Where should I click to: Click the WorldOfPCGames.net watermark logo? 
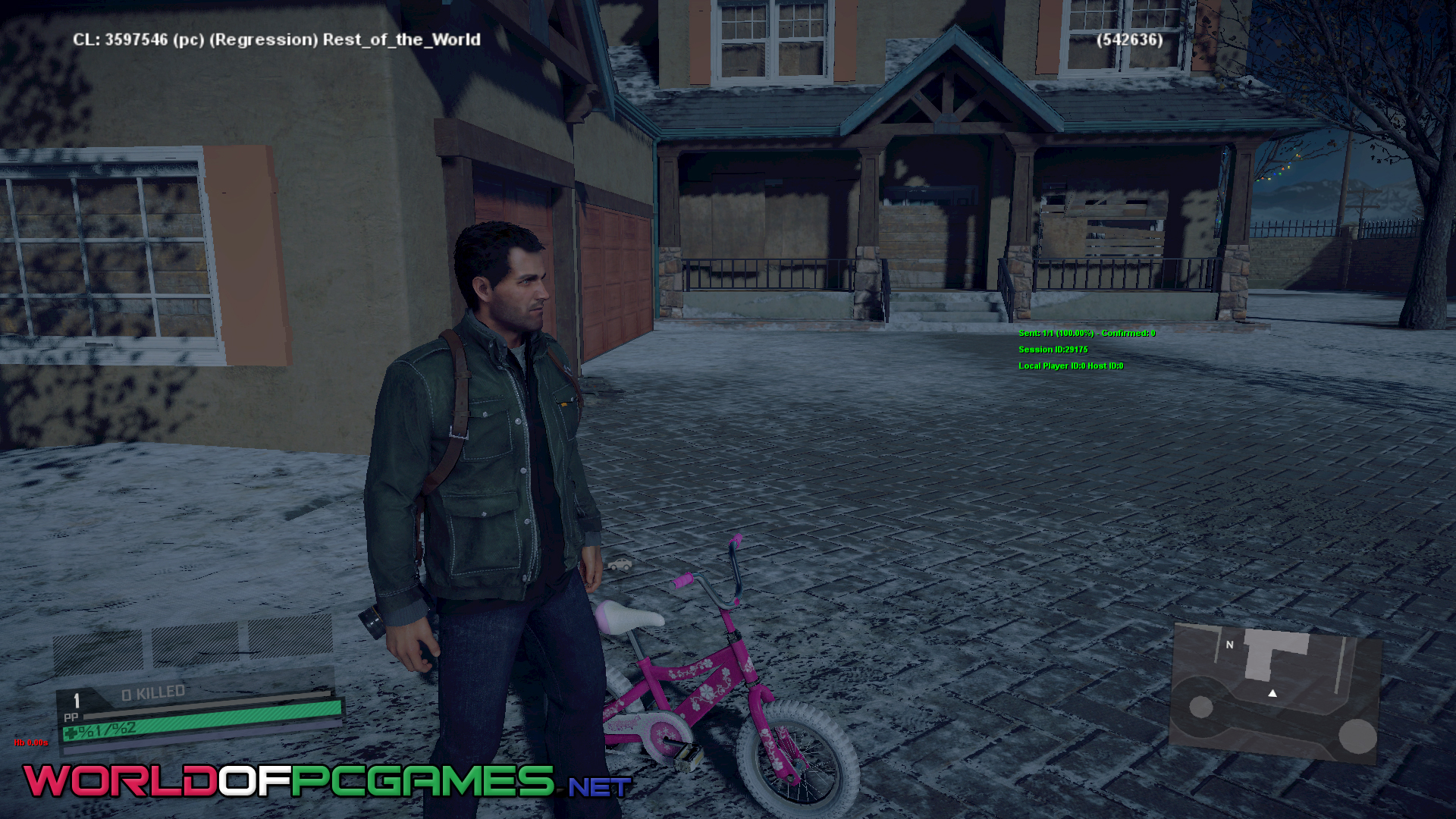326,781
